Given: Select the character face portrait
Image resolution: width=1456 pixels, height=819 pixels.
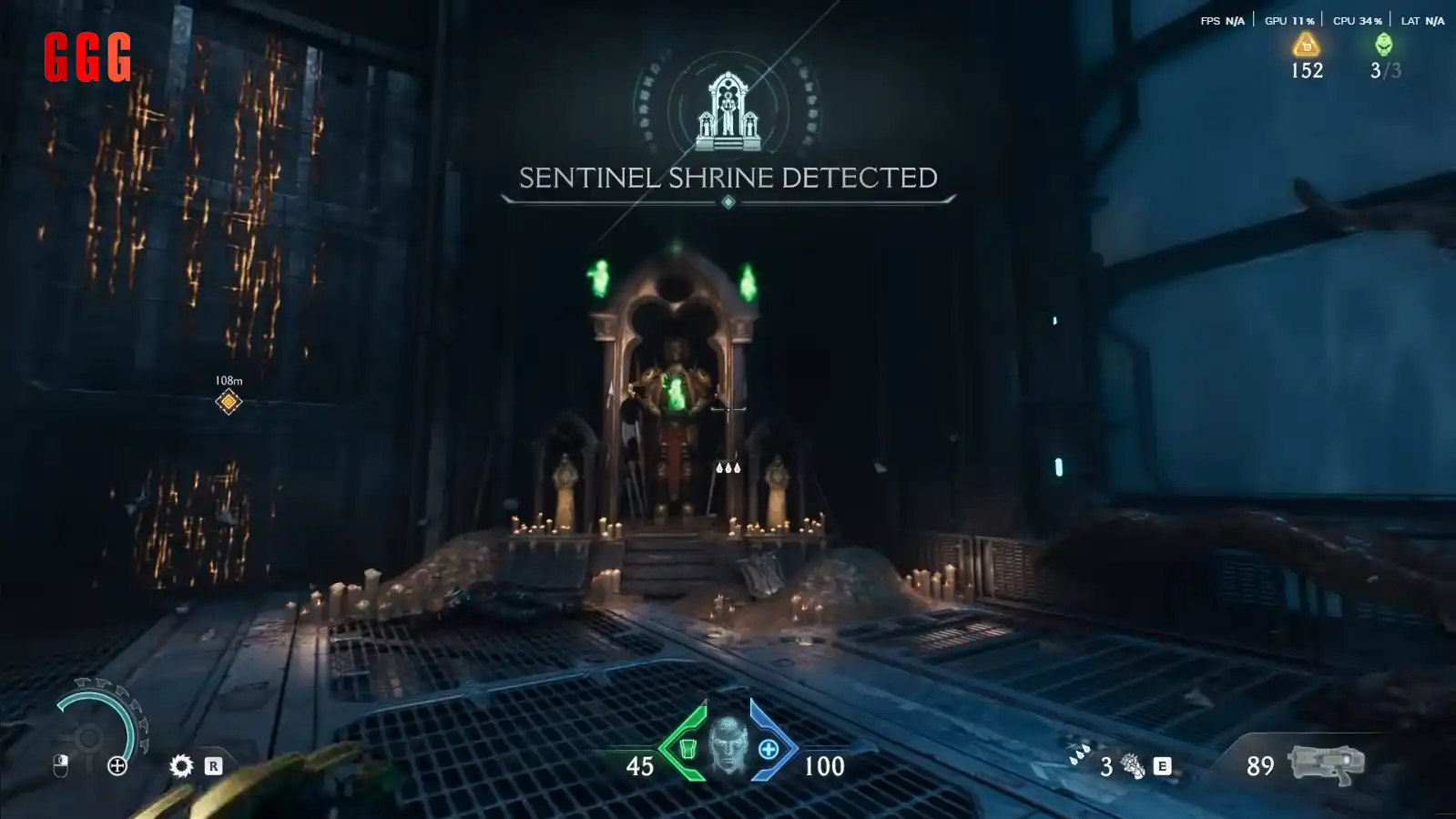Looking at the screenshot, I should (728, 742).
